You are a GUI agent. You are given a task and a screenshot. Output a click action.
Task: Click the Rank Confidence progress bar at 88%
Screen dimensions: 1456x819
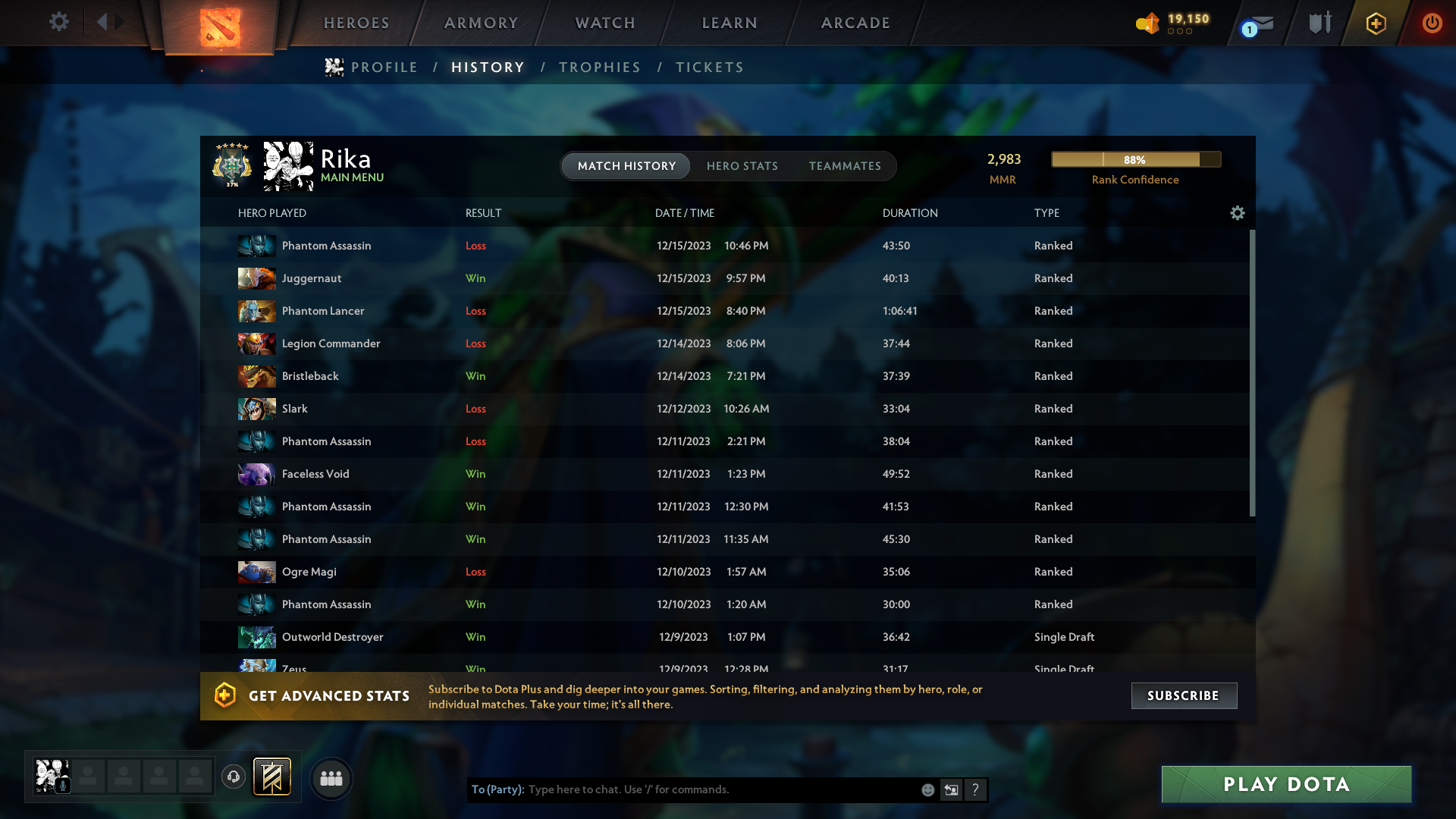tap(1135, 159)
